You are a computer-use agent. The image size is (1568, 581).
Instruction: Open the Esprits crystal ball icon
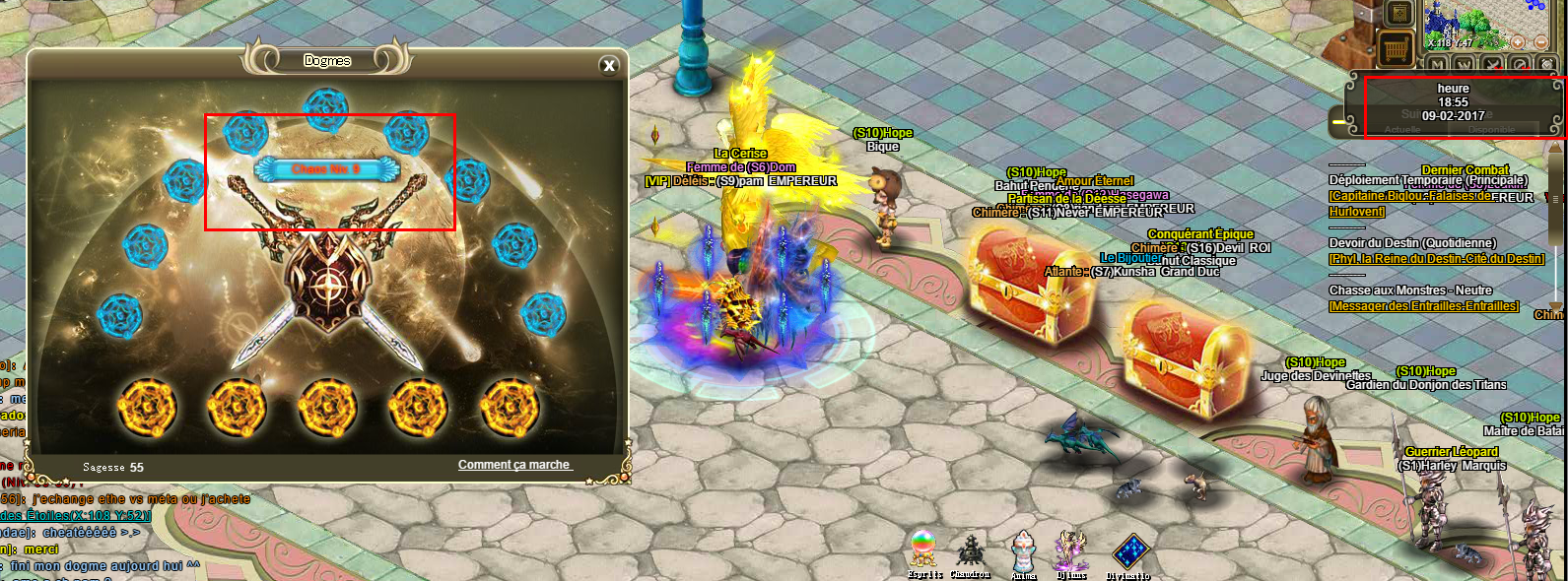pyautogui.click(x=923, y=549)
